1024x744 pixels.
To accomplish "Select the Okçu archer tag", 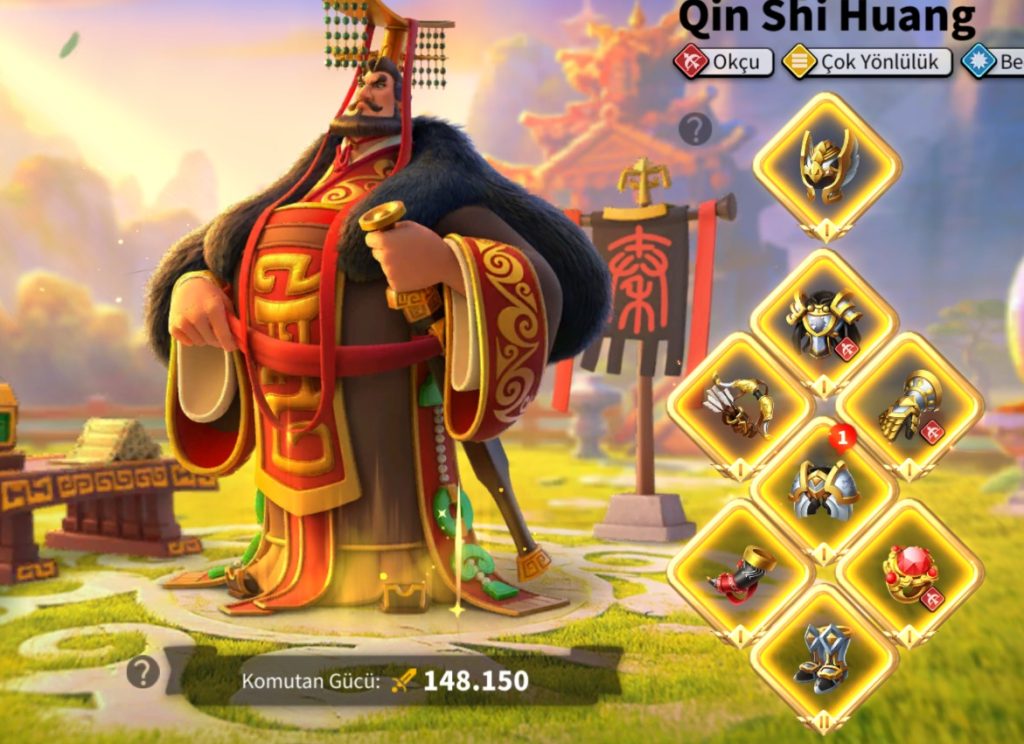I will pos(722,62).
